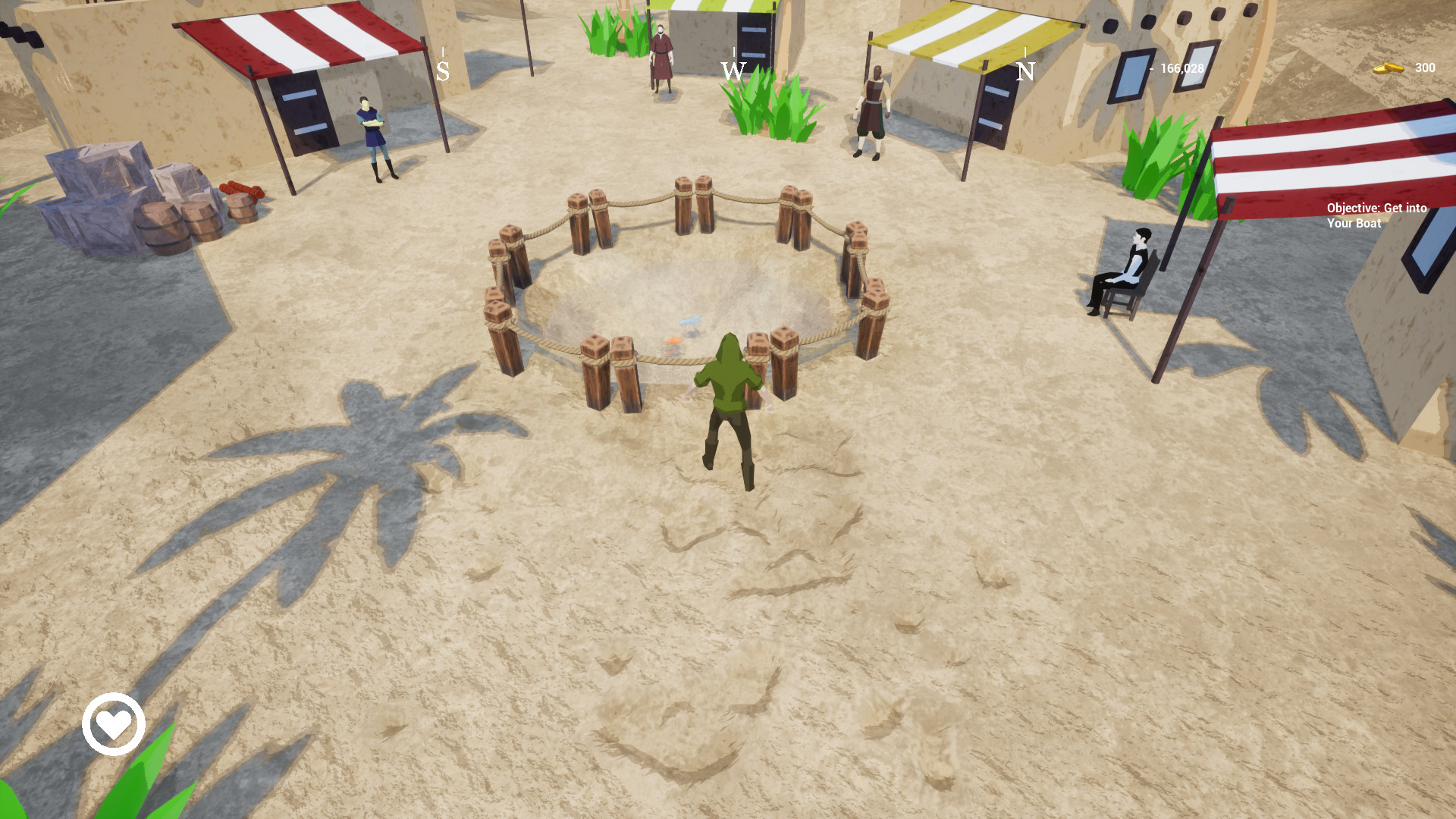Screen dimensions: 1456x819
Task: Click the heart health indicator icon
Action: [x=114, y=724]
